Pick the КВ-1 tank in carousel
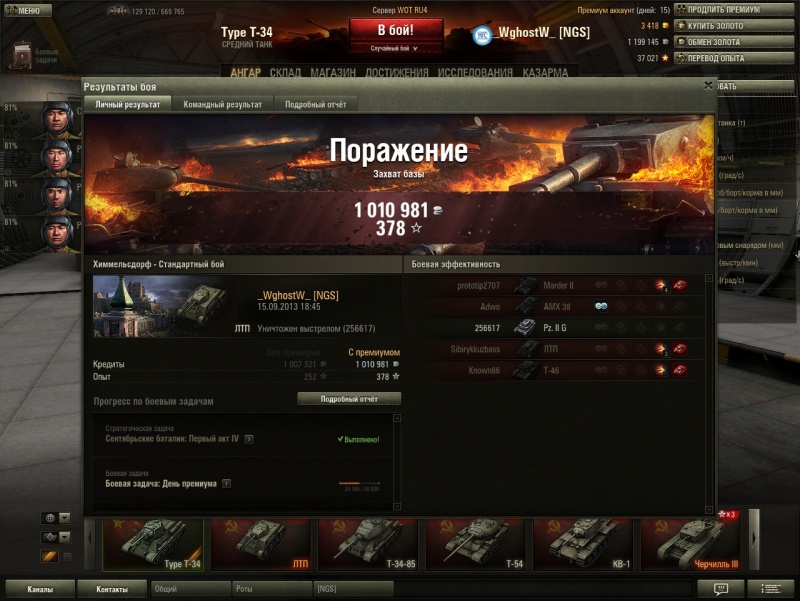This screenshot has width=800, height=601. coord(584,544)
